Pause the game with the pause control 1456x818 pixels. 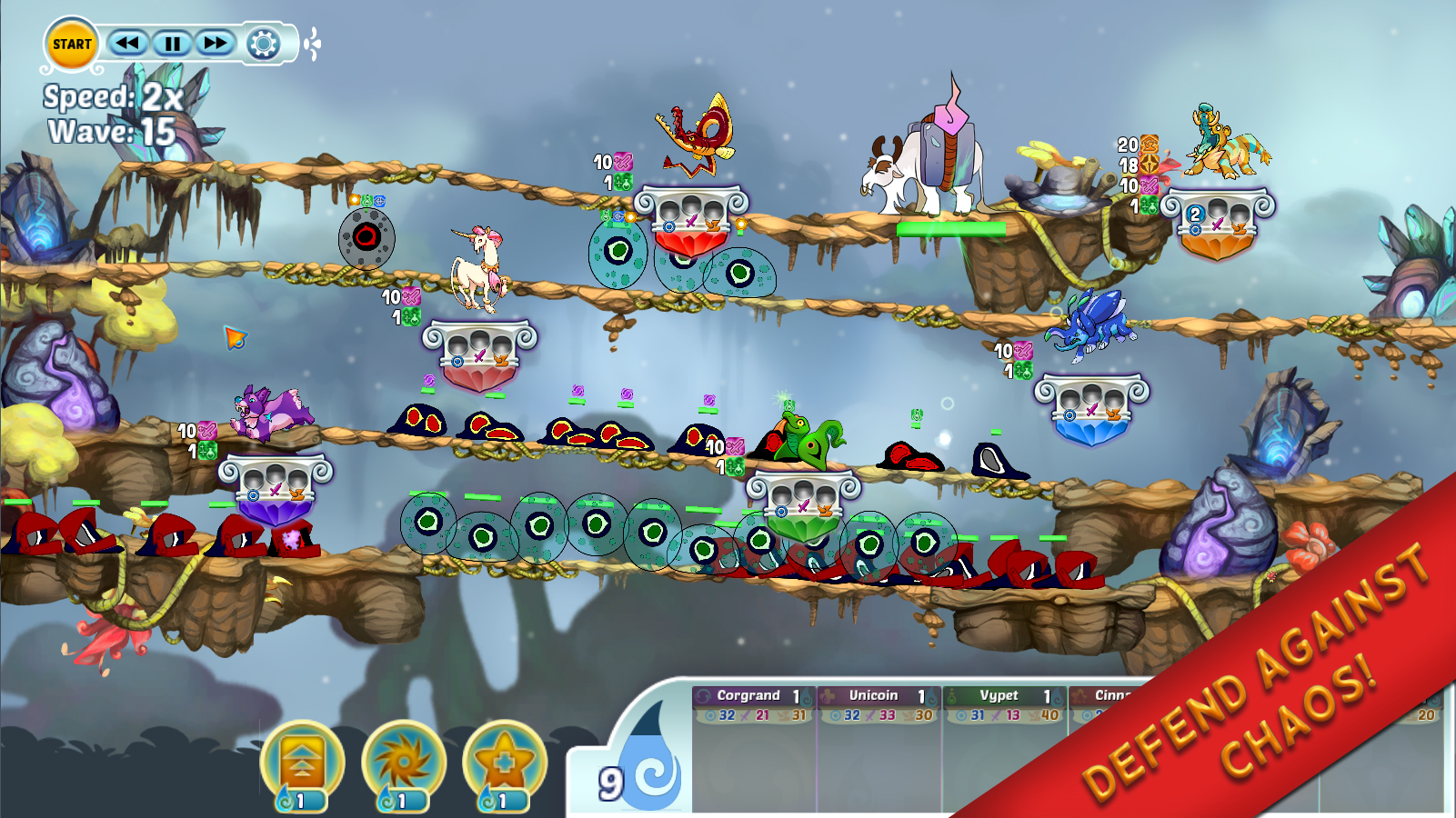[173, 43]
